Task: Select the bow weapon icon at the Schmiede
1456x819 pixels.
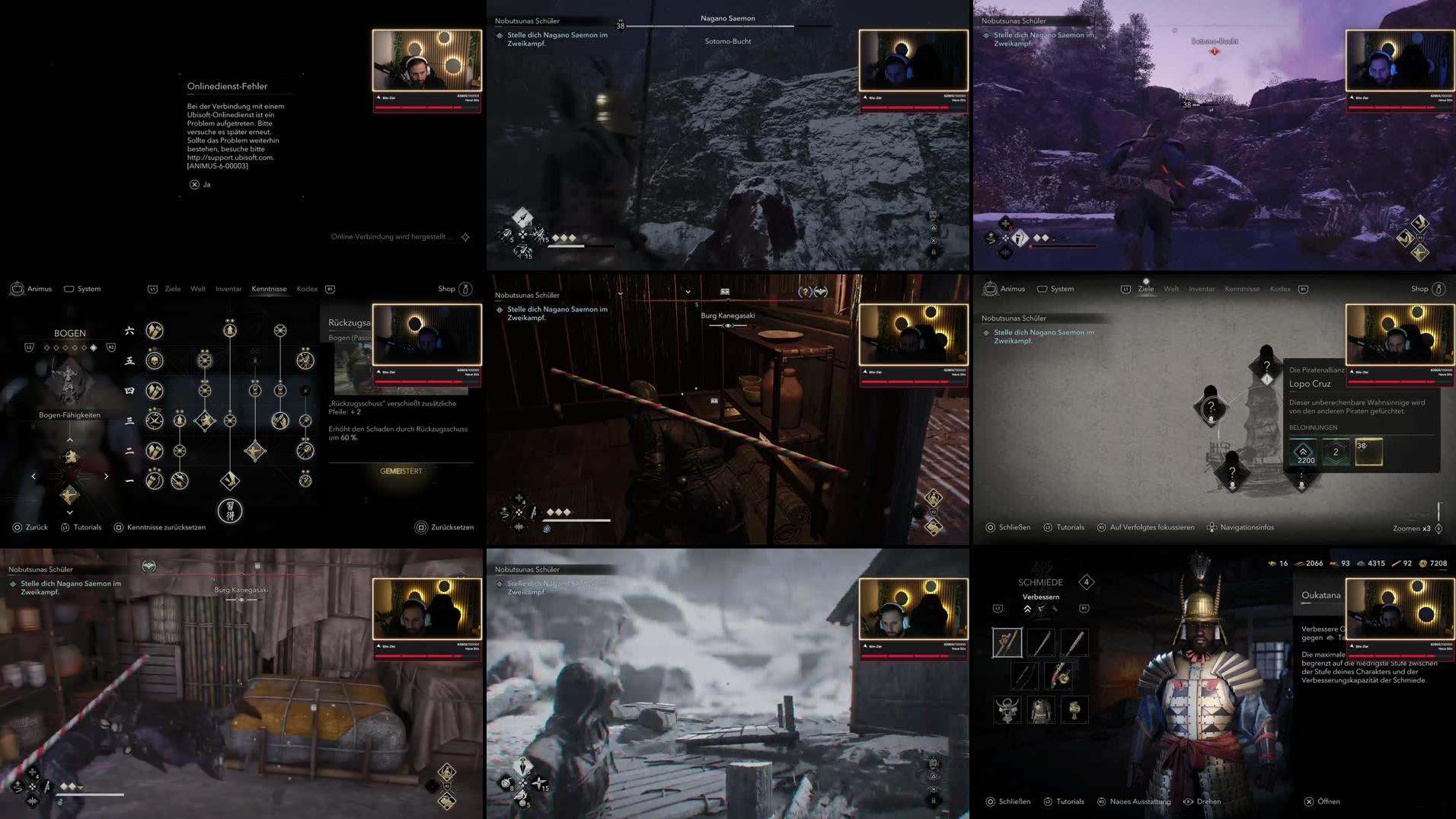Action: tap(1024, 675)
